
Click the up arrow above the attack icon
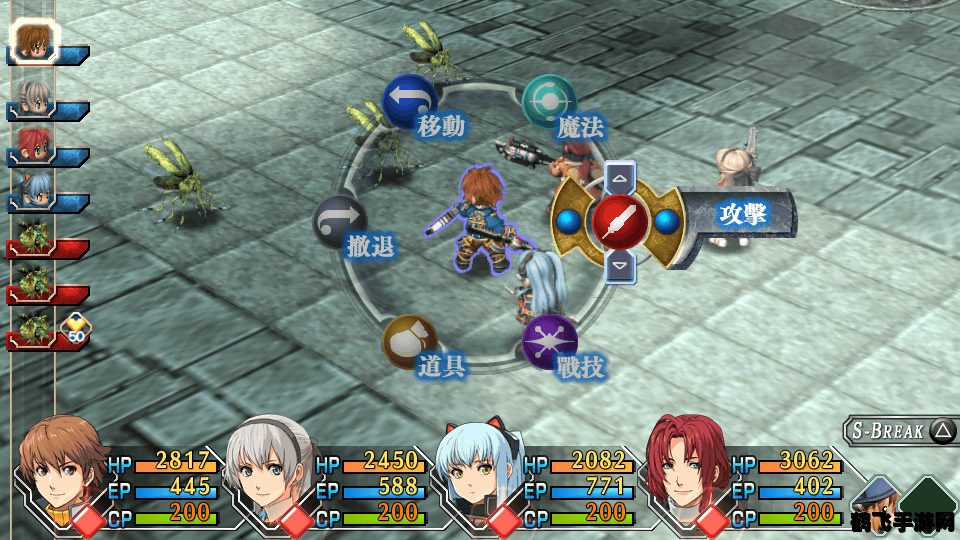pyautogui.click(x=620, y=180)
